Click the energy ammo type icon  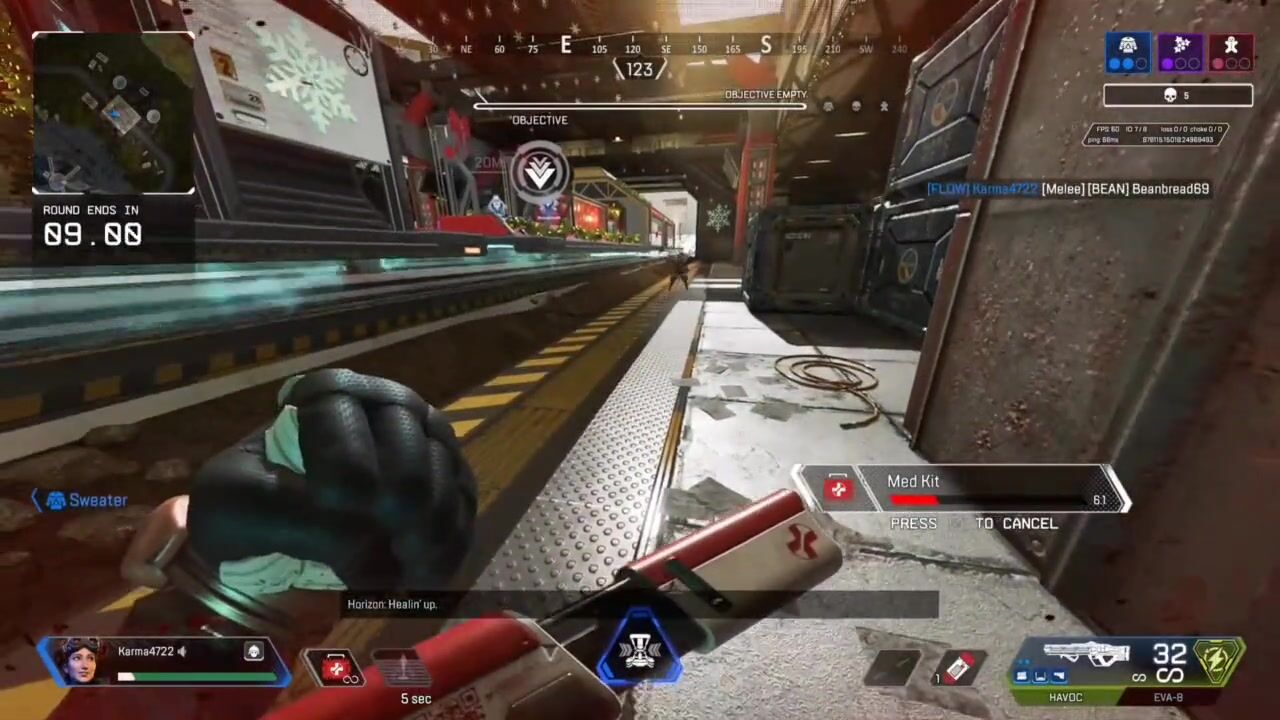click(1218, 660)
